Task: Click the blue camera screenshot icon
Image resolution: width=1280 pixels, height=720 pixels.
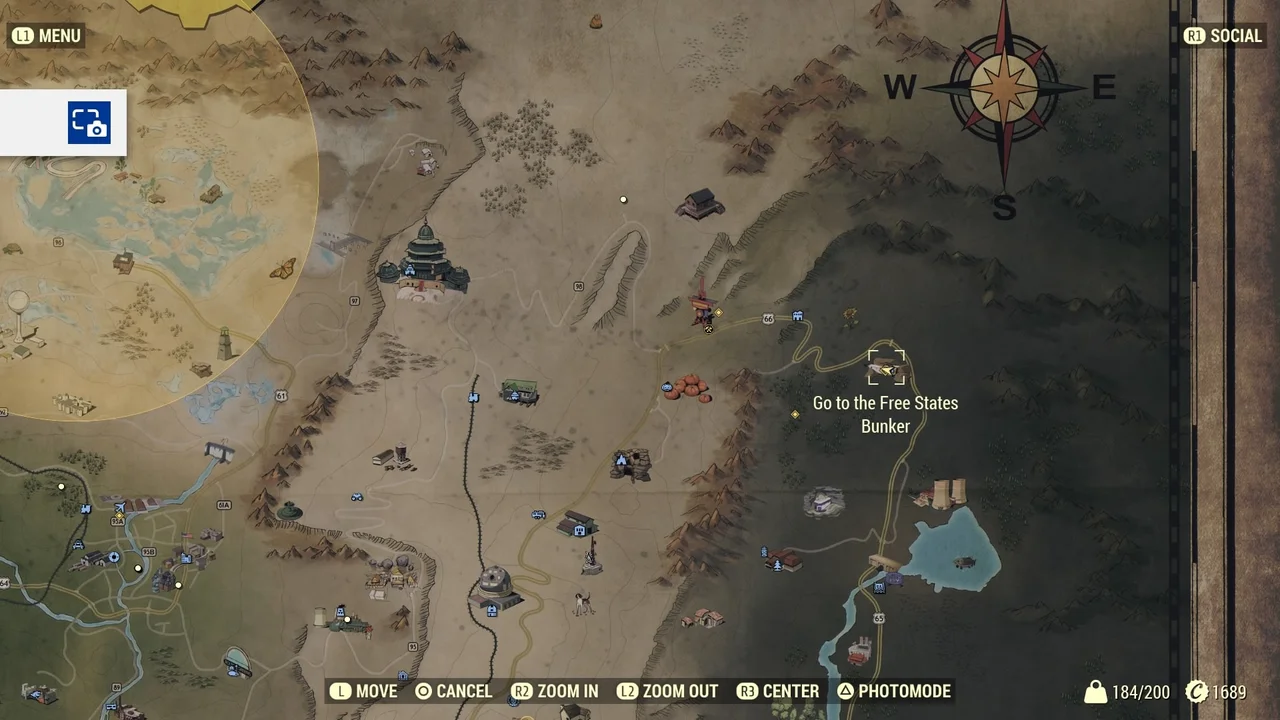Action: click(x=89, y=122)
